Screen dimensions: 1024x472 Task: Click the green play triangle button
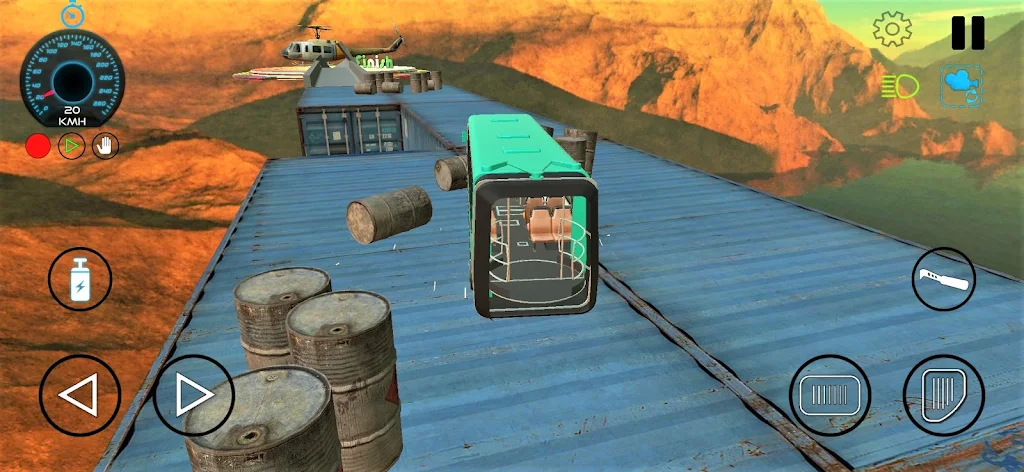71,146
